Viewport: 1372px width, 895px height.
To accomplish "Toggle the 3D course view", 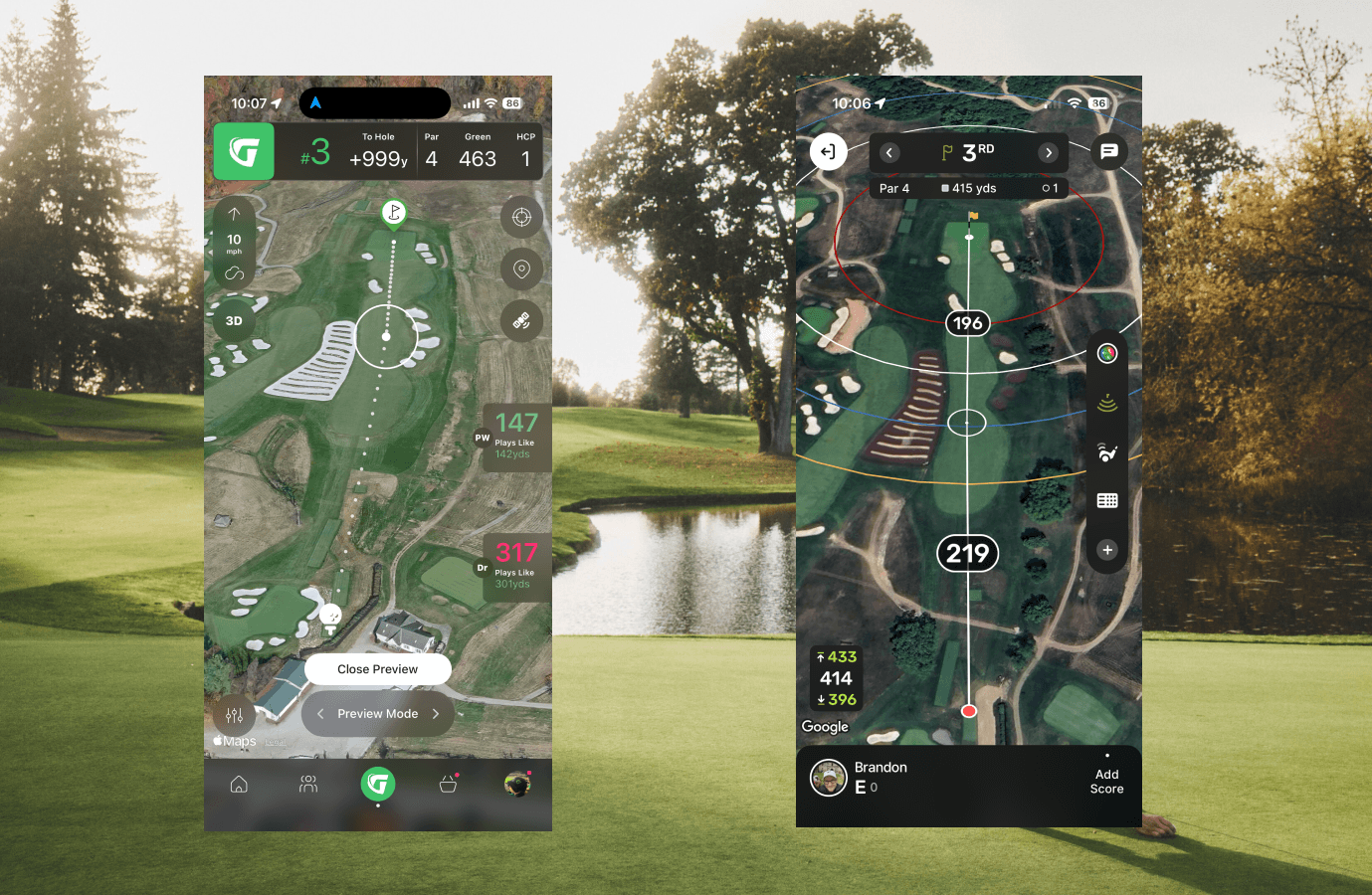I will pos(234,320).
